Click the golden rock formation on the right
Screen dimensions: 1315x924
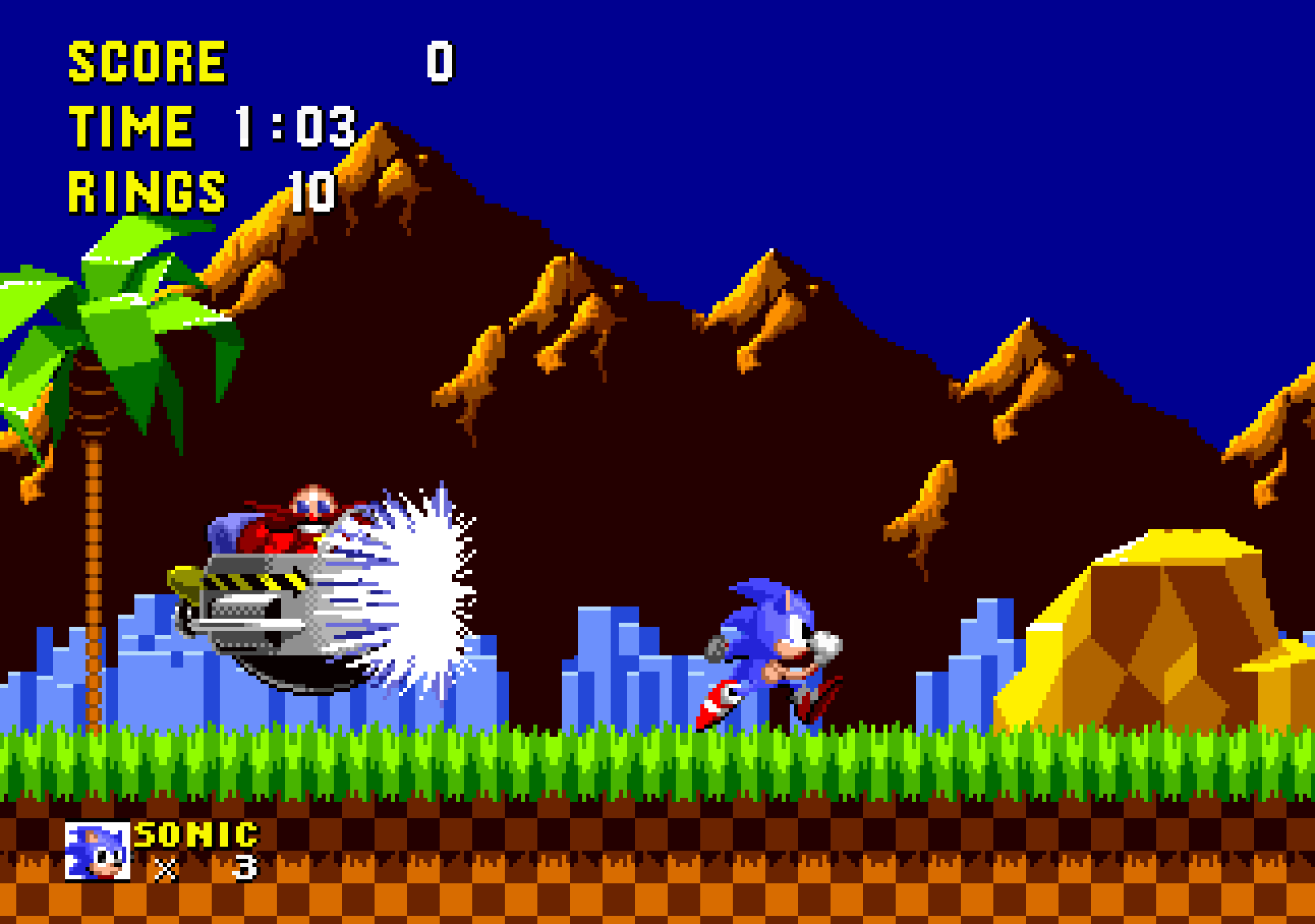point(1156,635)
